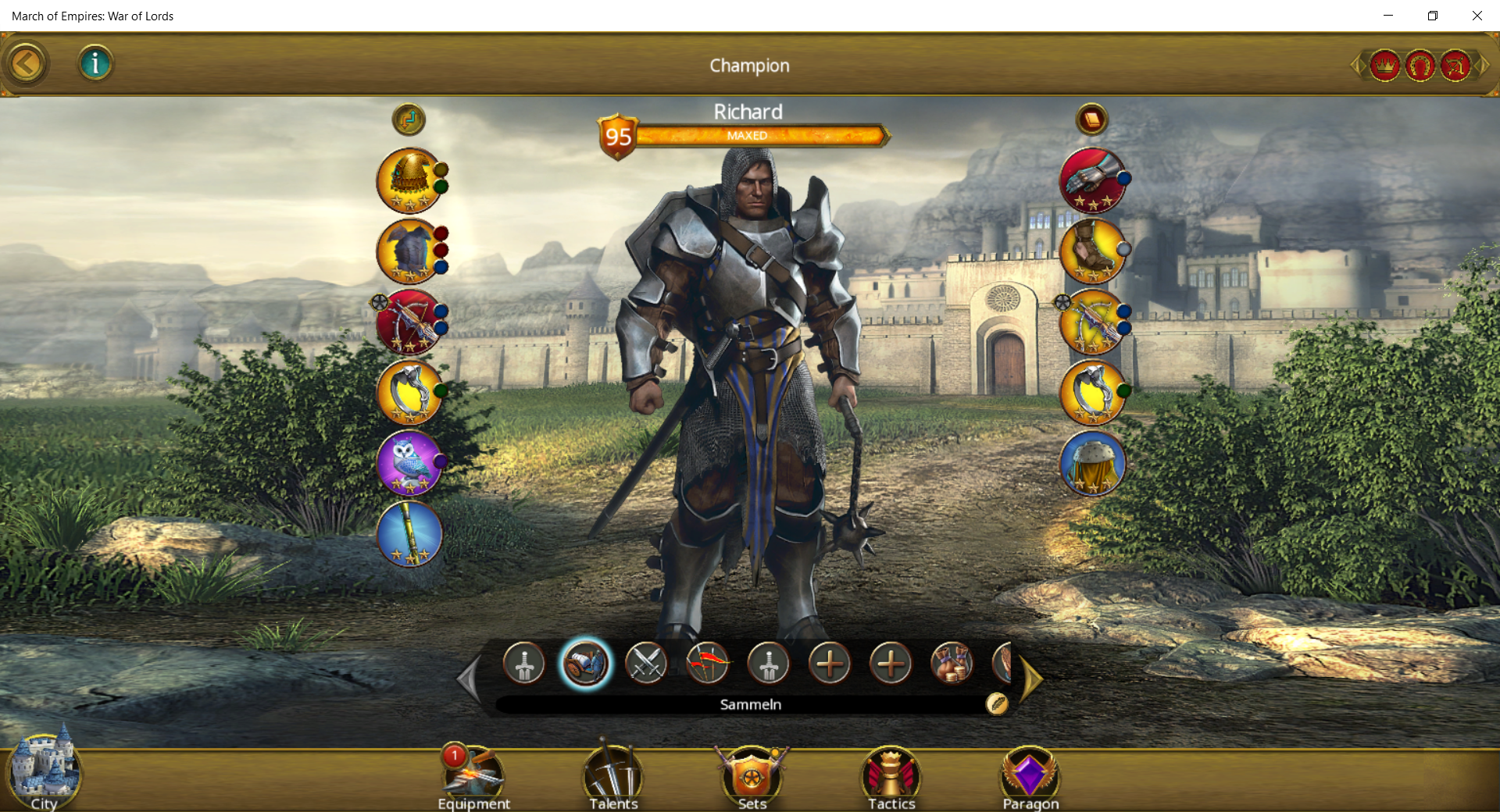The height and width of the screenshot is (812, 1500).
Task: Return to the City view
Action: tap(44, 771)
